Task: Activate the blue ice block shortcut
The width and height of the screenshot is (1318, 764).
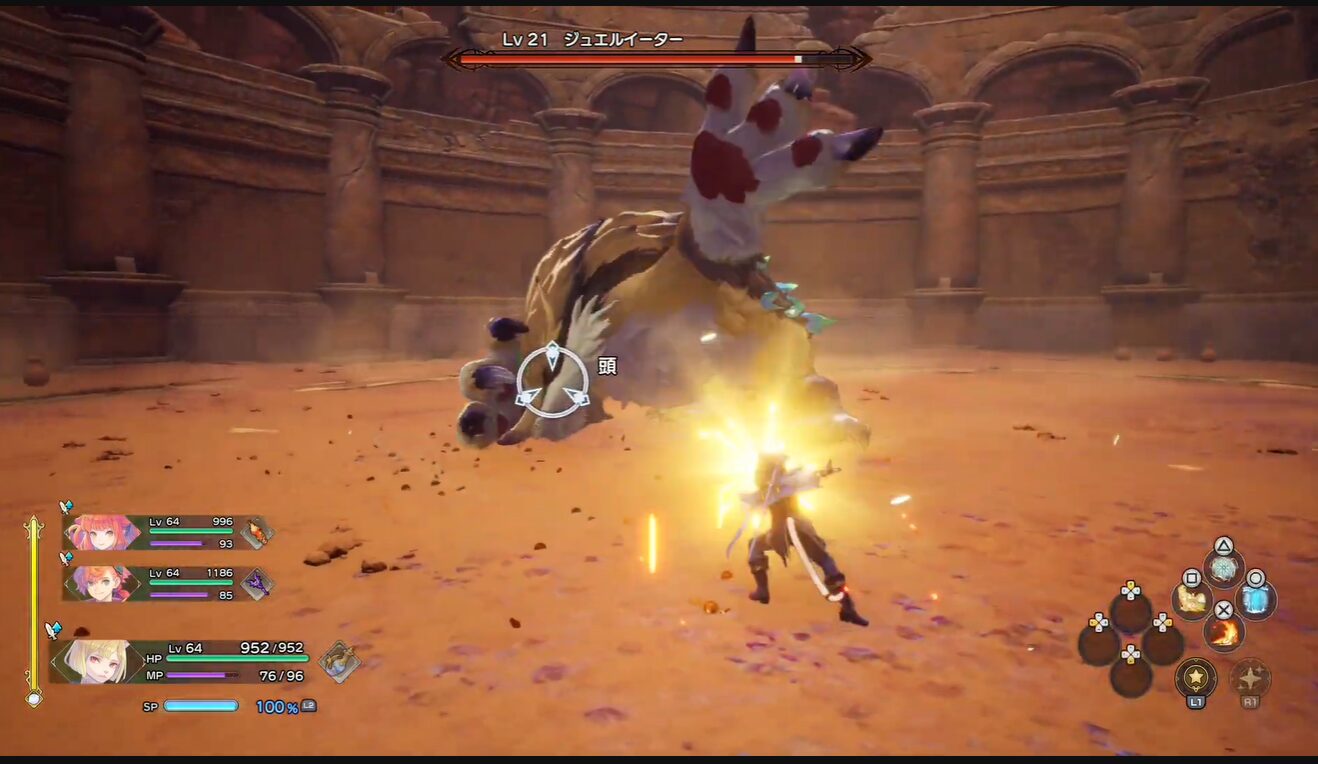Action: point(1255,600)
